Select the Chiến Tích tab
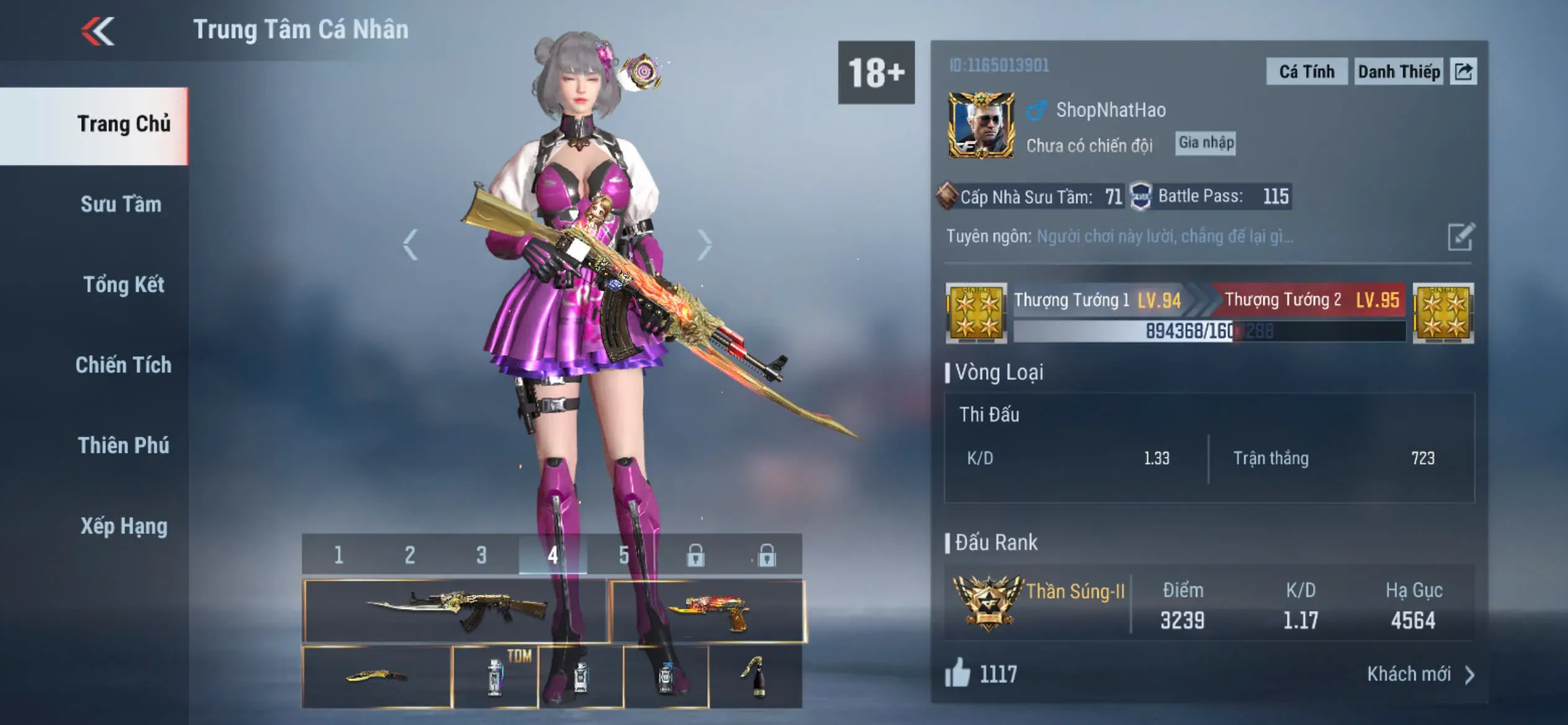 [123, 366]
